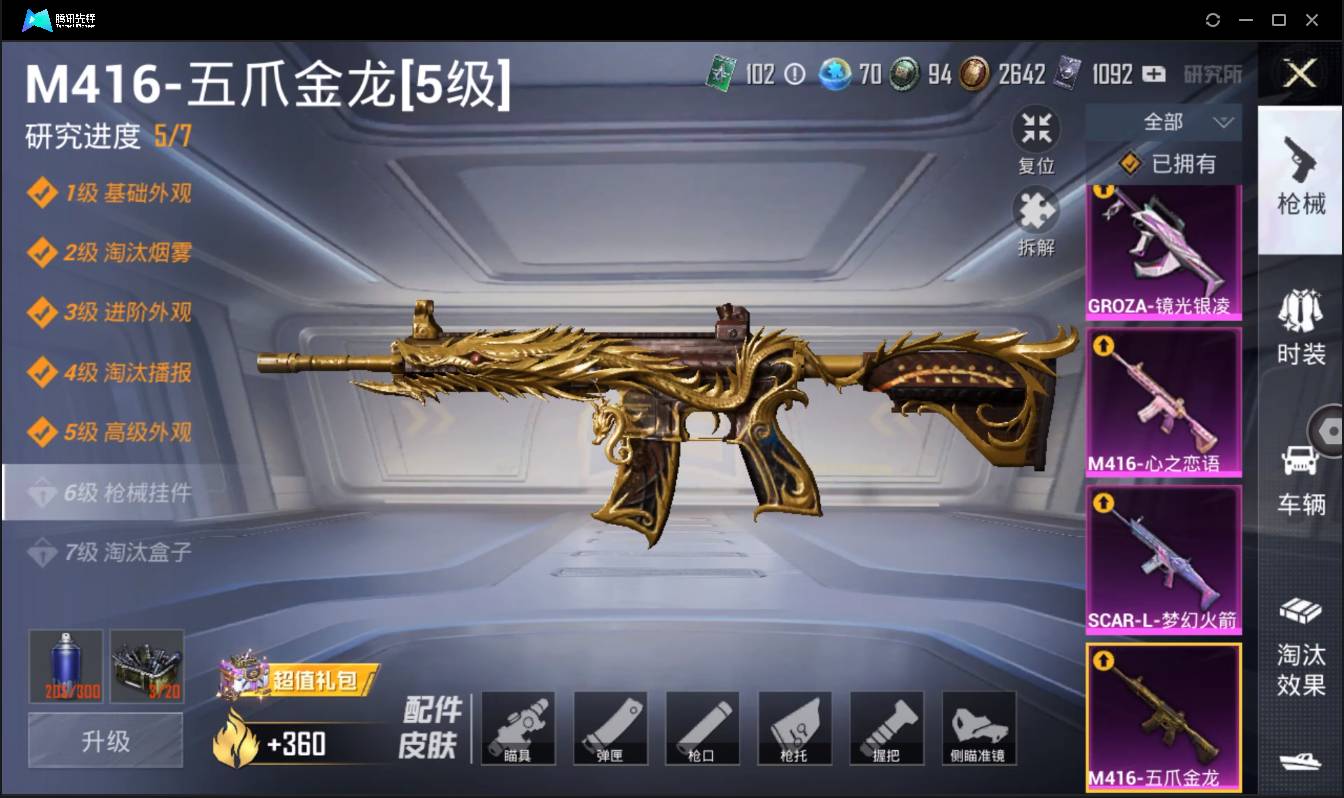Select the 枪托 stock attachment slot
This screenshot has height=798, width=1344.
(795, 728)
